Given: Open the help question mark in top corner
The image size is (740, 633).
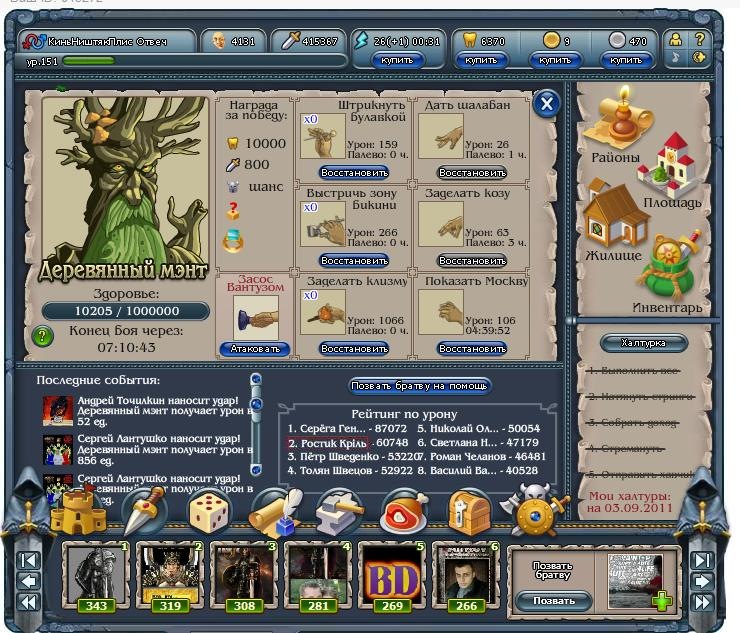Looking at the screenshot, I should coord(699,39).
